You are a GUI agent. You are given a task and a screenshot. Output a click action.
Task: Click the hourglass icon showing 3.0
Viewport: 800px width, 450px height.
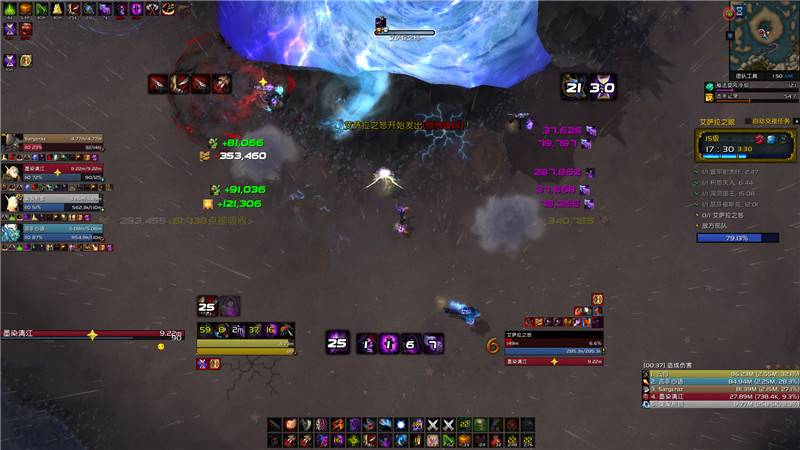point(601,86)
